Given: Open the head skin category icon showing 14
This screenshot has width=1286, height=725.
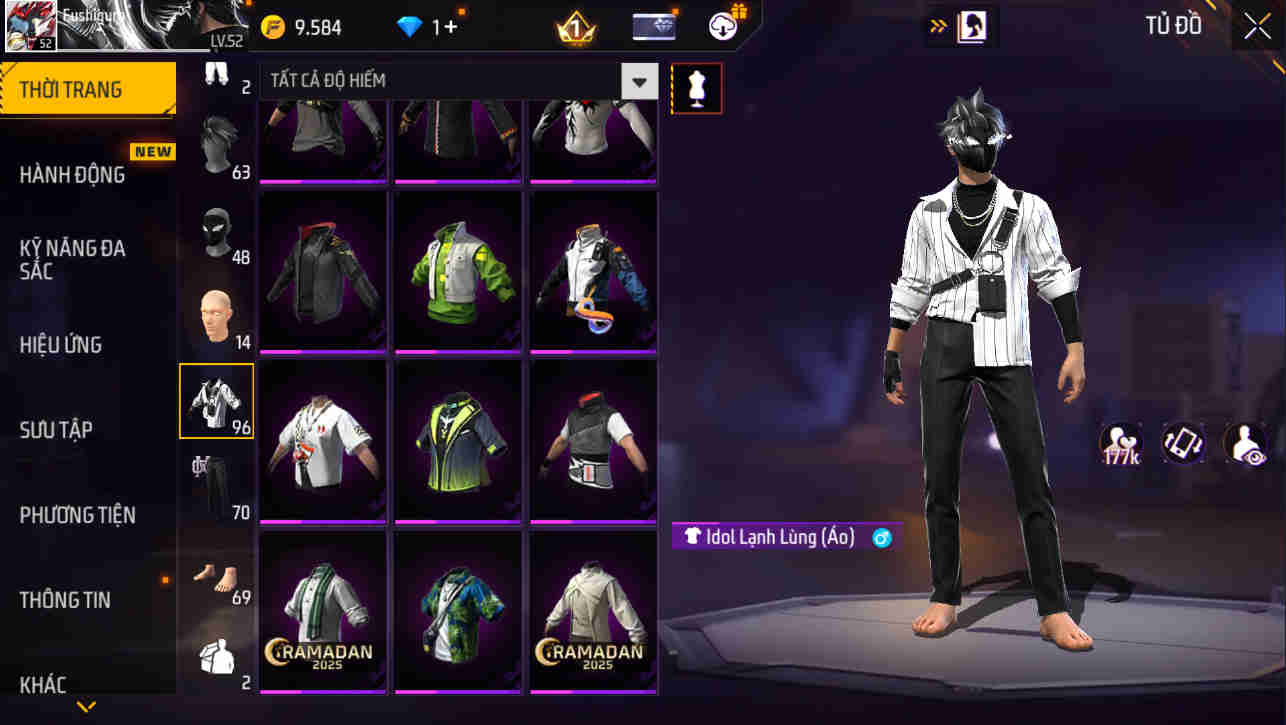Looking at the screenshot, I should click(216, 315).
